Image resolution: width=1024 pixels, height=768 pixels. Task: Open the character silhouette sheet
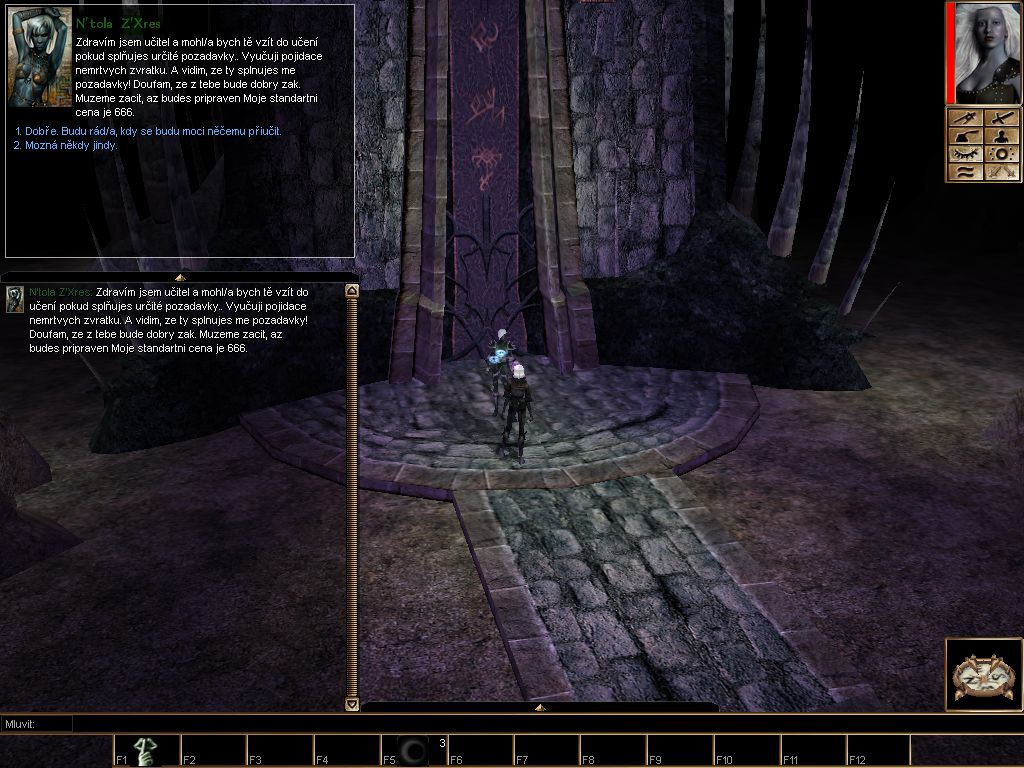(1000, 136)
